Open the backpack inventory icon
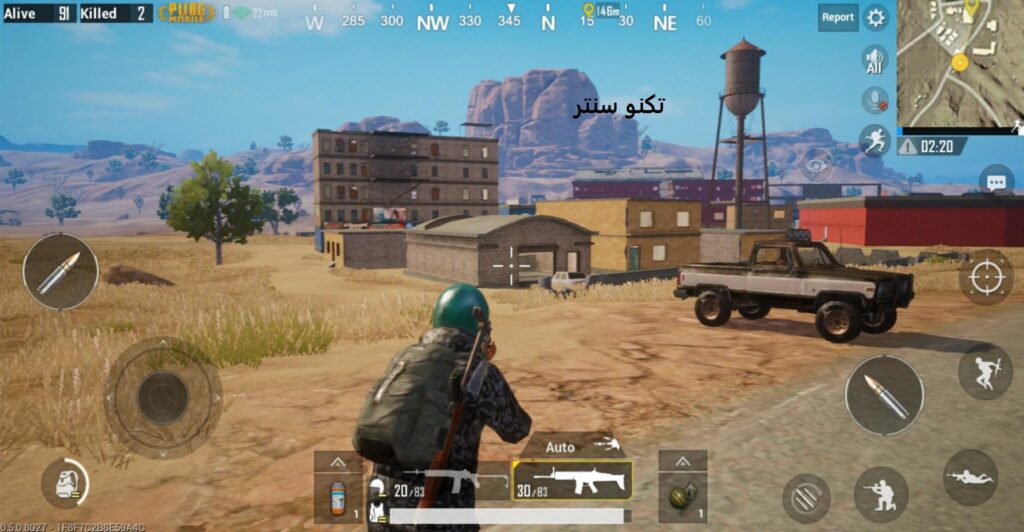This screenshot has height=532, width=1024. pos(65,484)
